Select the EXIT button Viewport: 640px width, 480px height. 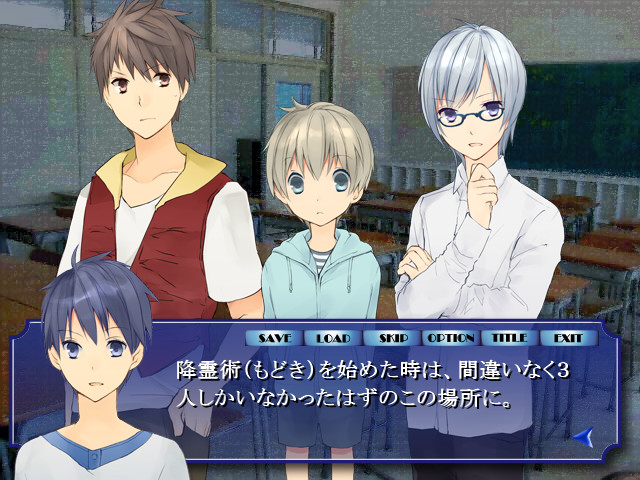[568, 338]
